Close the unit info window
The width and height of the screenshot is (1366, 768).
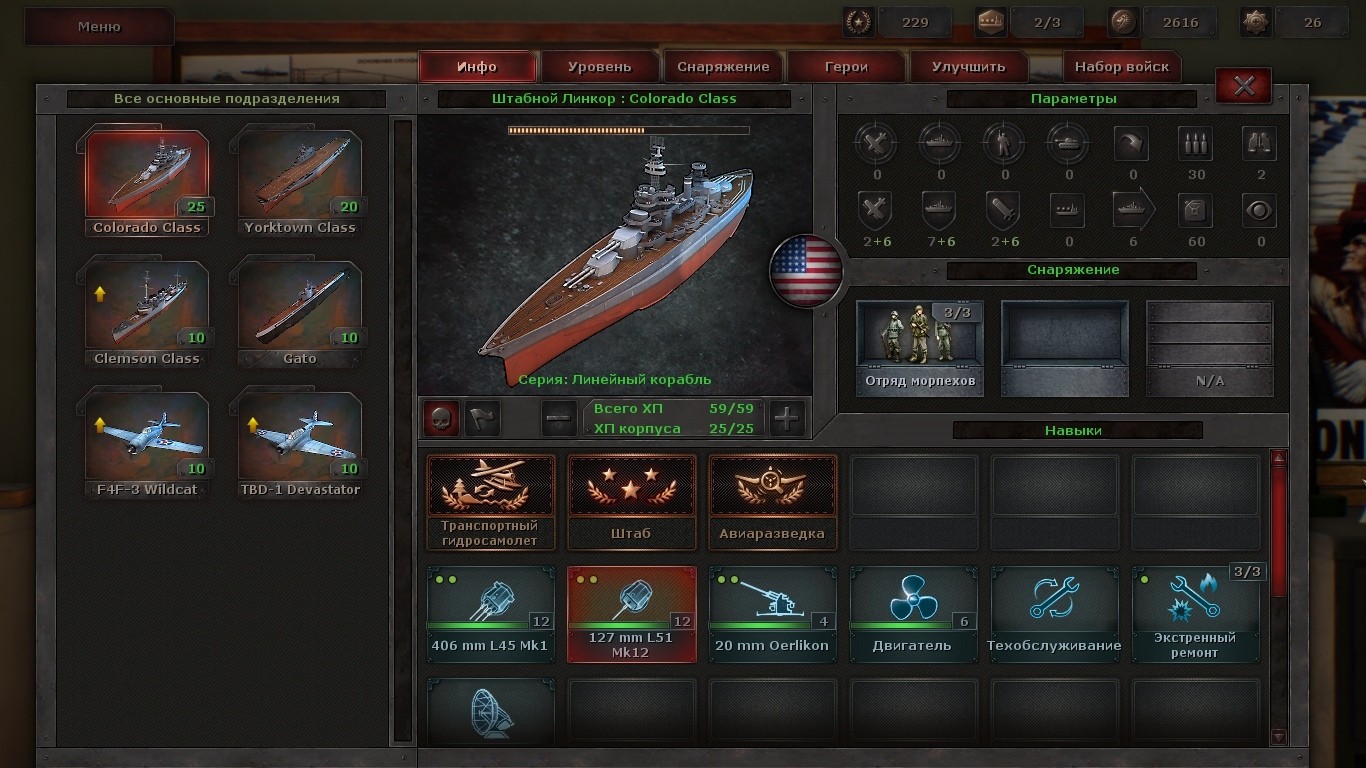click(1244, 86)
